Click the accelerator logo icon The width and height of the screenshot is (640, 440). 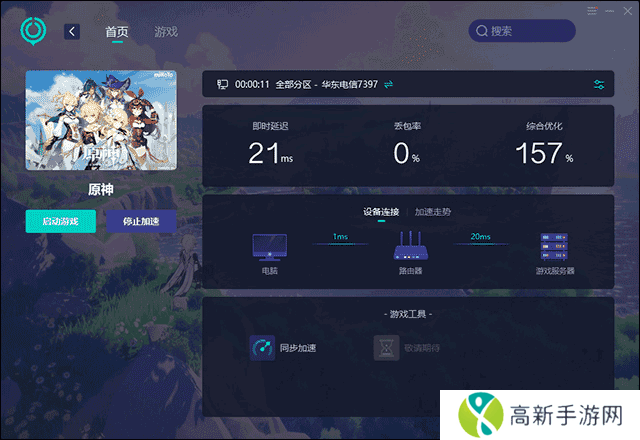[34, 31]
